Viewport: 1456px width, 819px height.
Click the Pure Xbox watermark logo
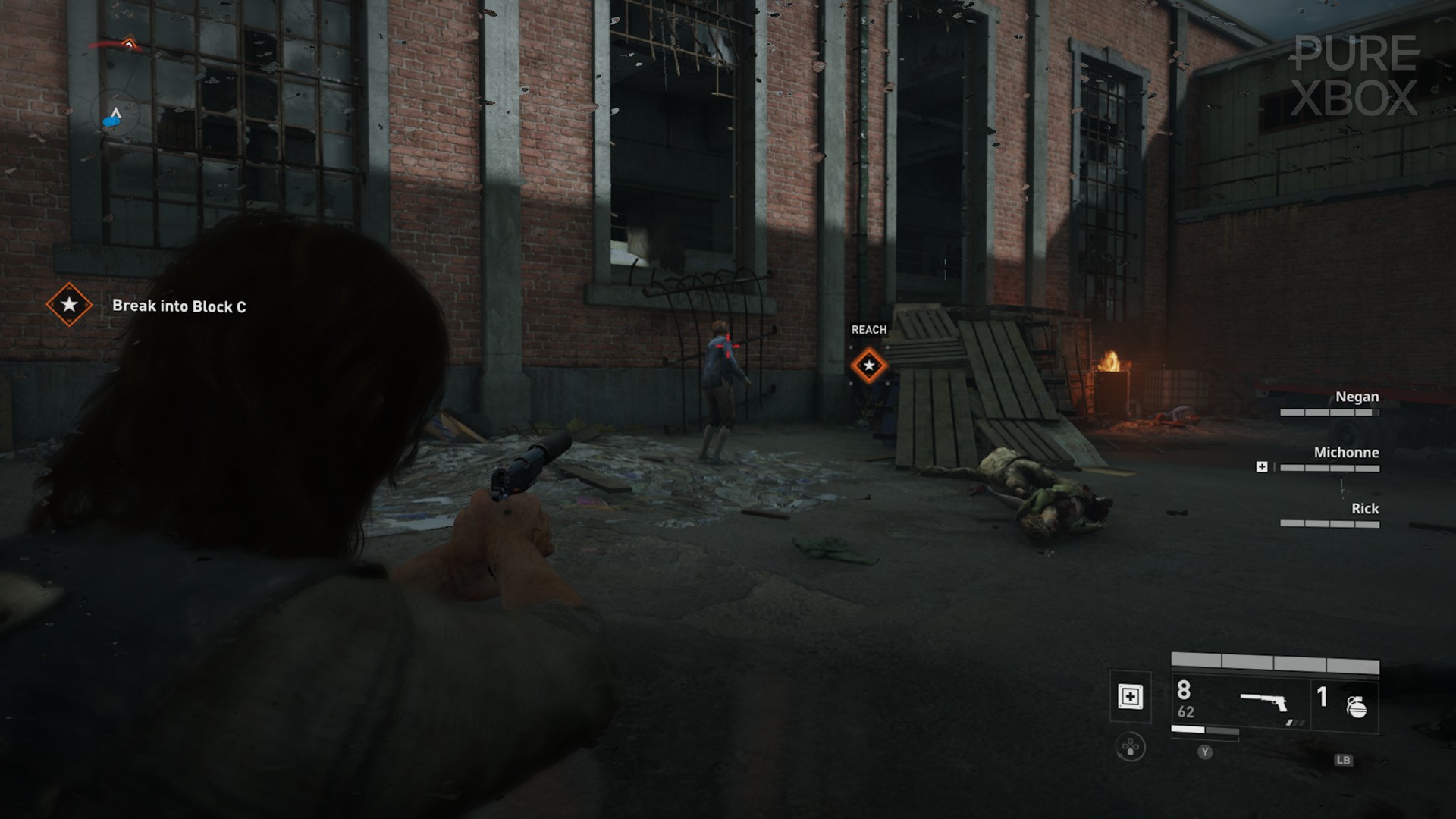[1354, 76]
